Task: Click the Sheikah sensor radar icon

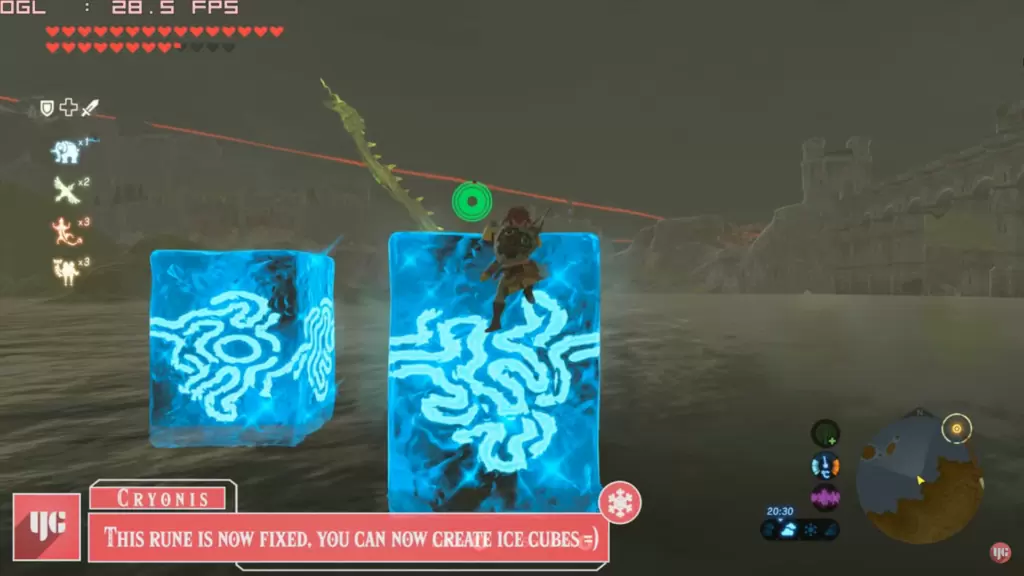Action: point(825,434)
